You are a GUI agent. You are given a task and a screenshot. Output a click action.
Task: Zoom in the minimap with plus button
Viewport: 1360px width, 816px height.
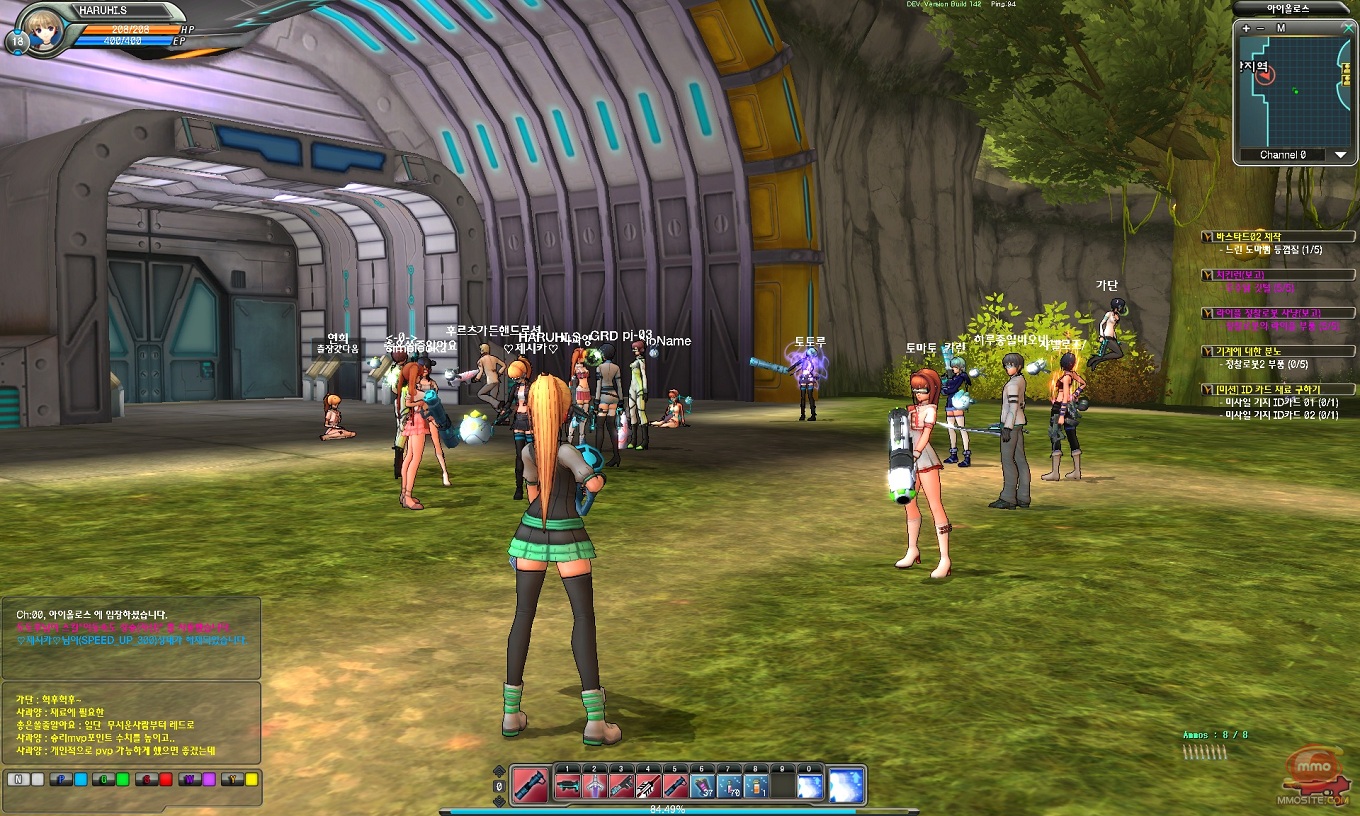pyautogui.click(x=1246, y=28)
